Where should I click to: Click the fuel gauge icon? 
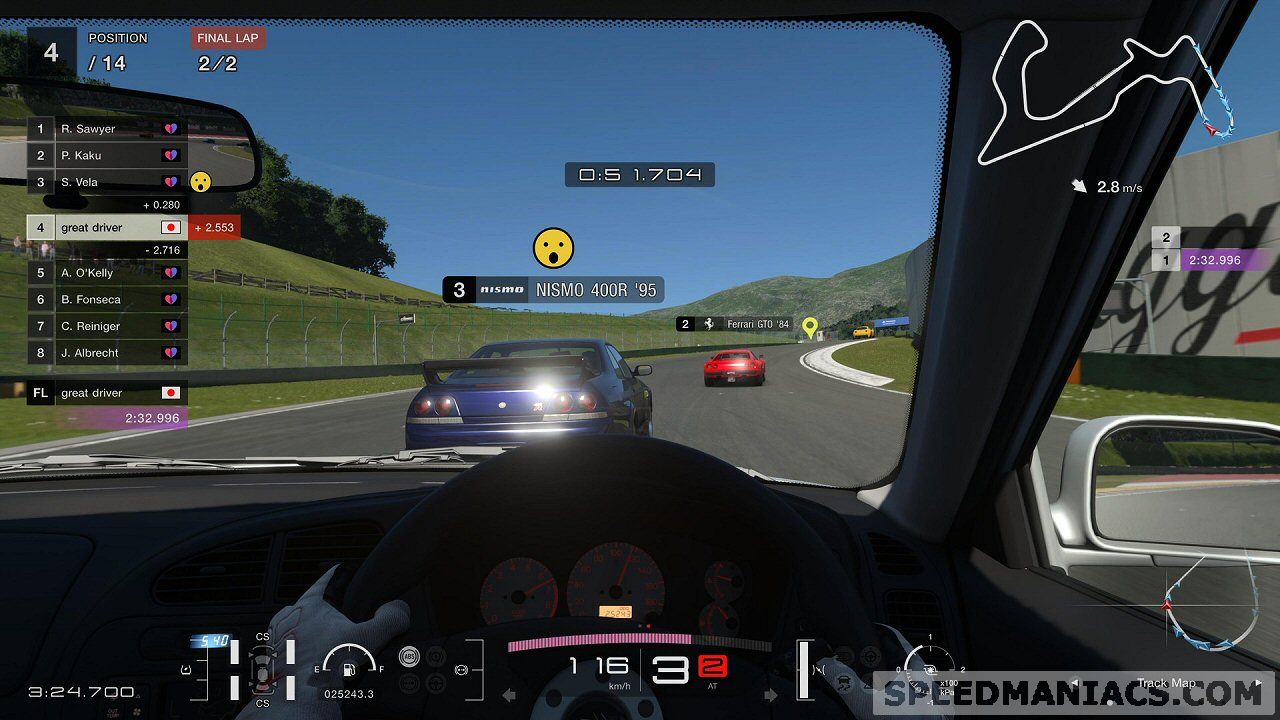[349, 667]
